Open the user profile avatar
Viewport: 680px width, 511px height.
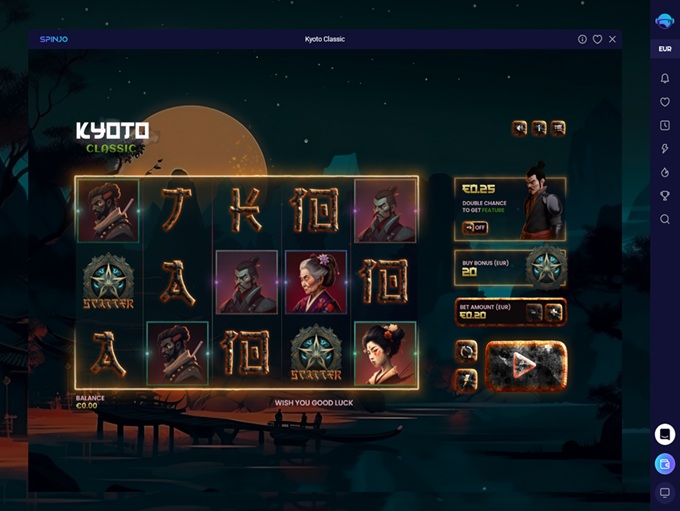point(665,20)
